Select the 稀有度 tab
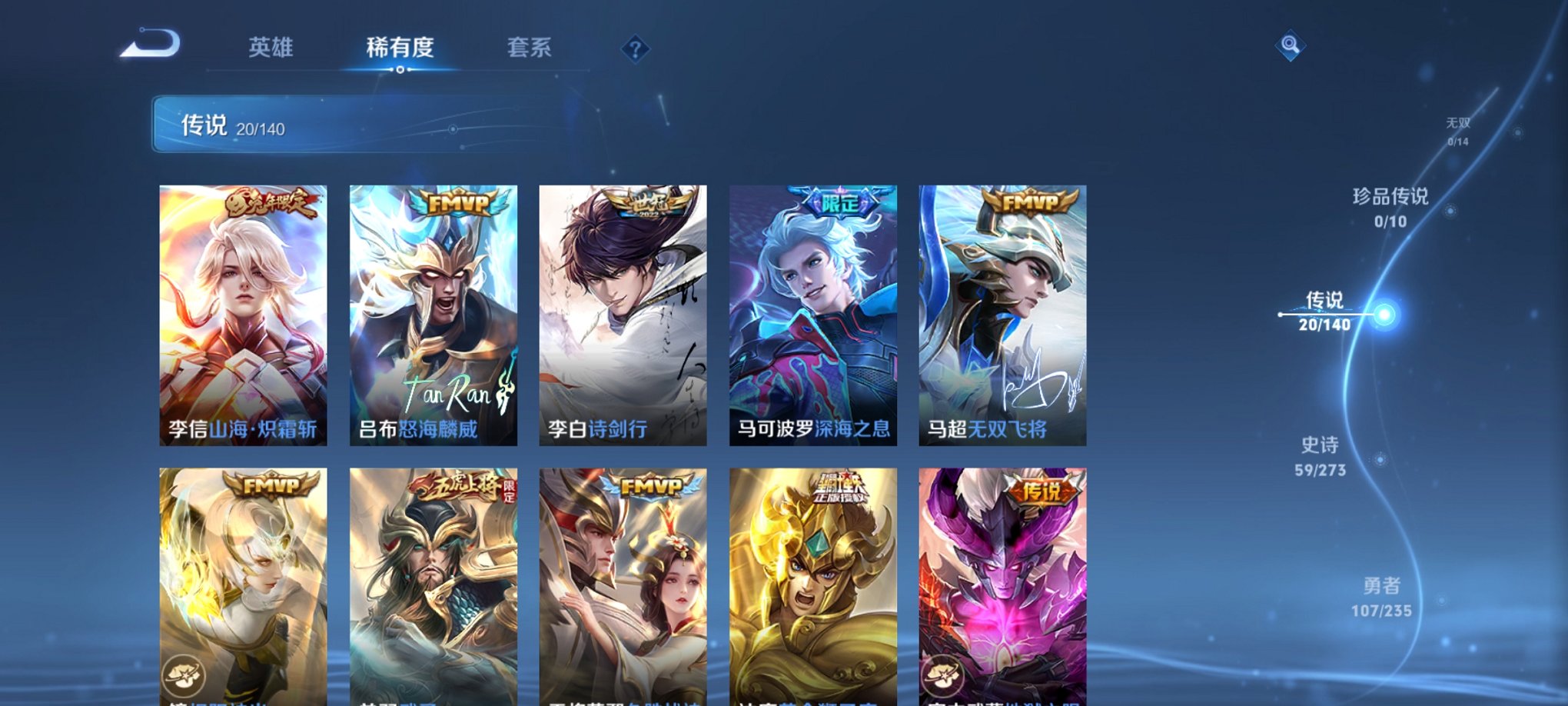Viewport: 1568px width, 706px height. coord(400,47)
